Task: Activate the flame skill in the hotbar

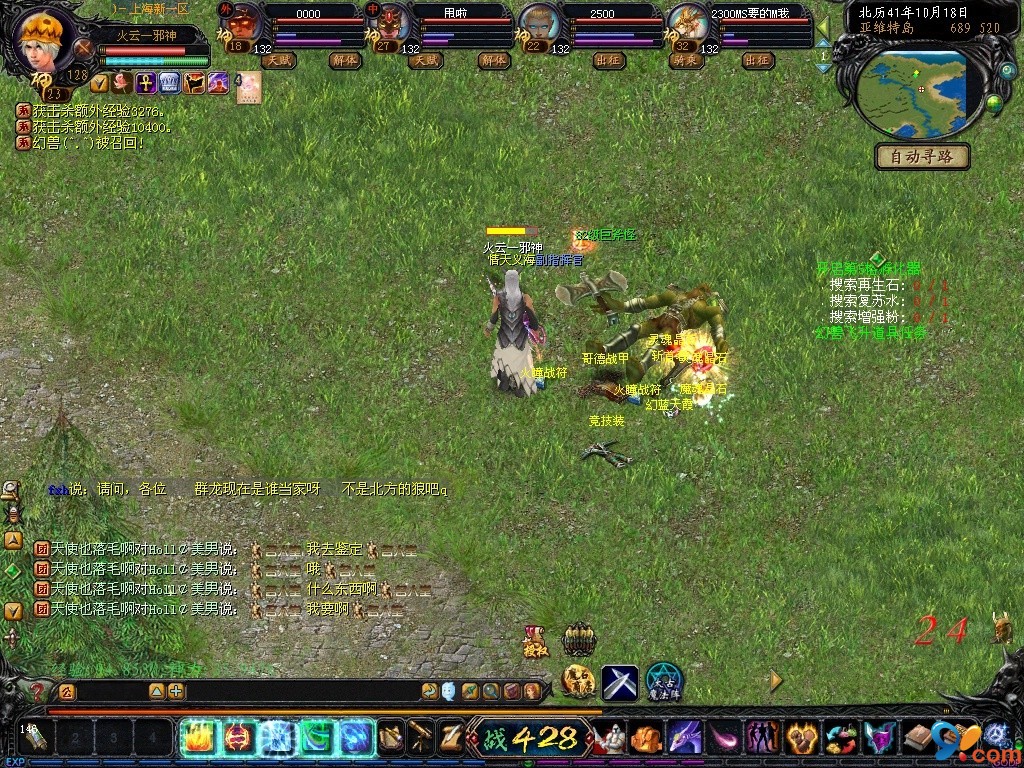Action: [x=198, y=738]
